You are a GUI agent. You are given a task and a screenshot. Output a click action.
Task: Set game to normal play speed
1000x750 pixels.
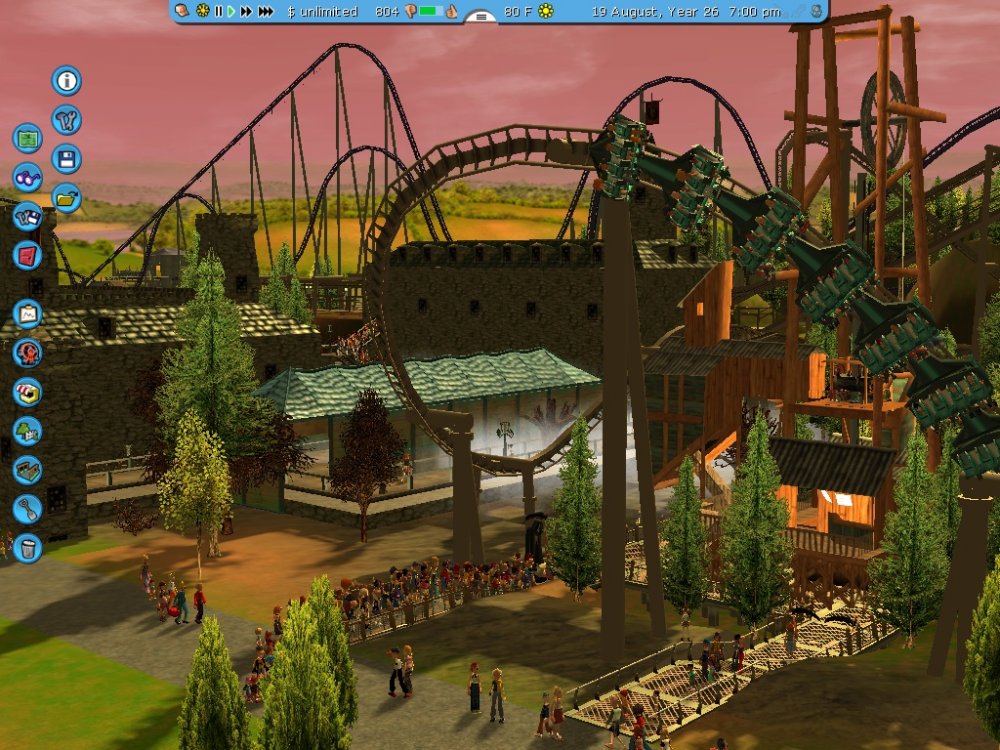(231, 11)
